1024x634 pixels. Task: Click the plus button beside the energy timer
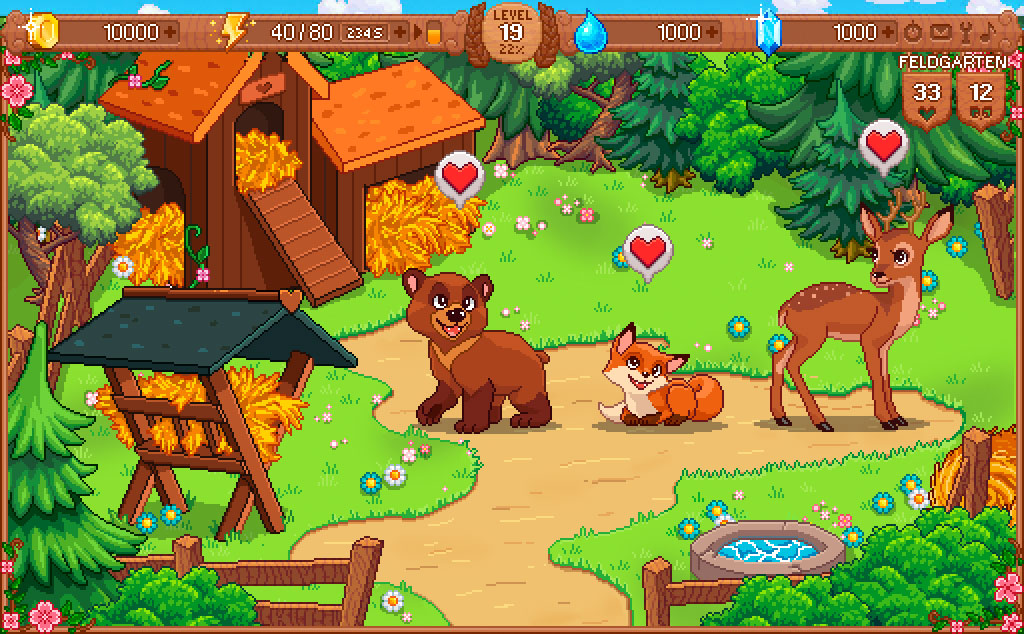[x=401, y=32]
